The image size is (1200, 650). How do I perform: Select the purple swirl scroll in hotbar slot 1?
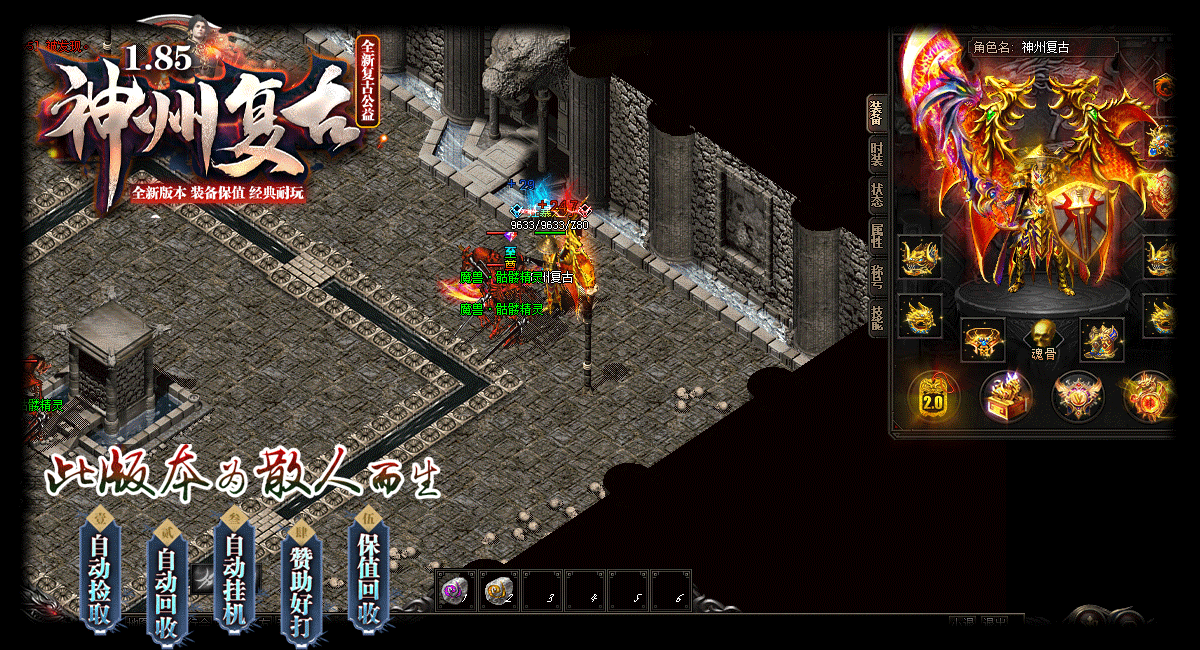click(455, 591)
